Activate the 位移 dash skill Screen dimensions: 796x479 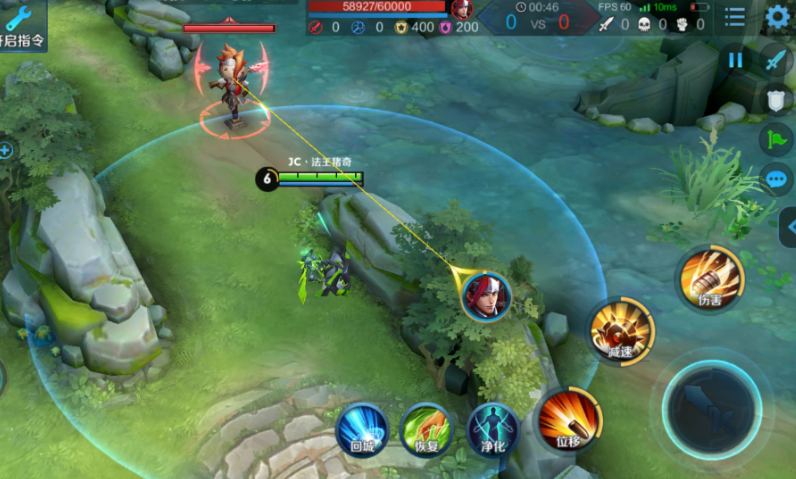pos(568,418)
